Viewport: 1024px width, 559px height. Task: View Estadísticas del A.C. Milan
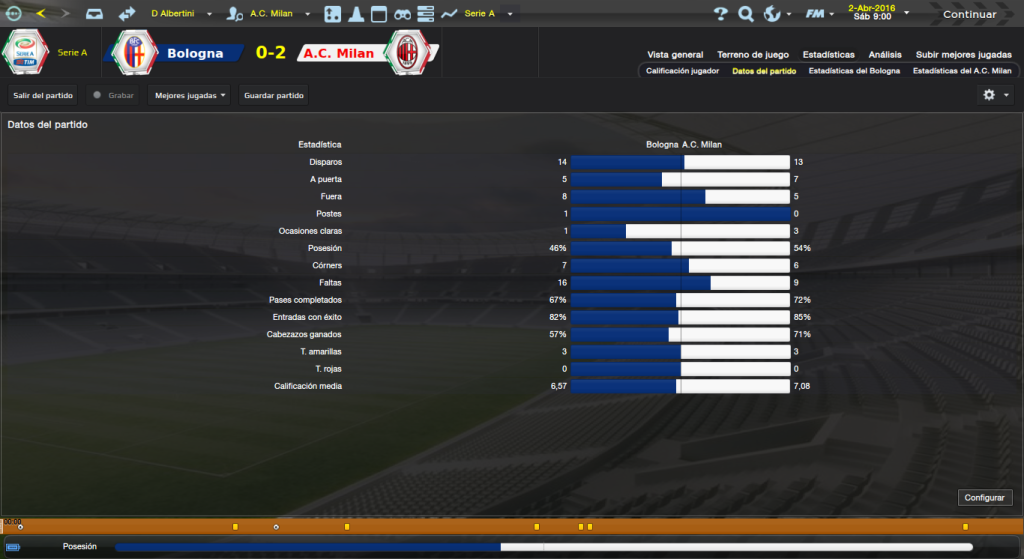(x=955, y=72)
